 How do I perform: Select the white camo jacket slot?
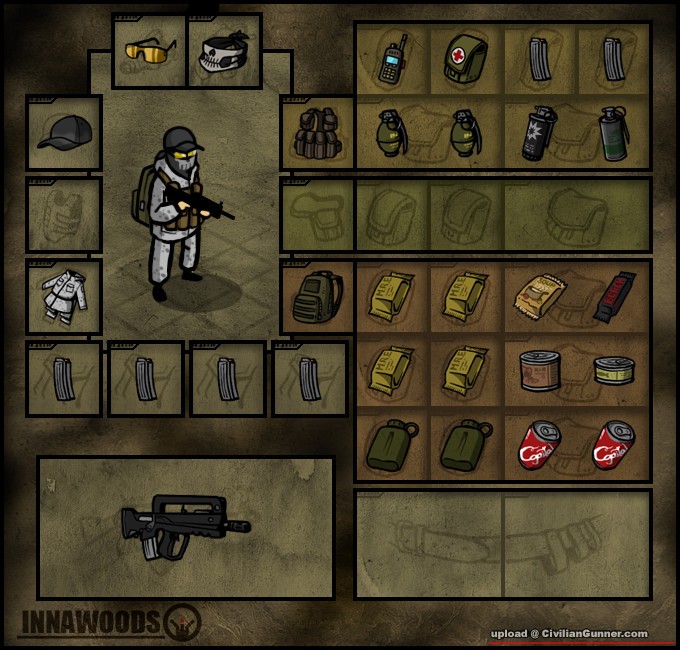(64, 297)
